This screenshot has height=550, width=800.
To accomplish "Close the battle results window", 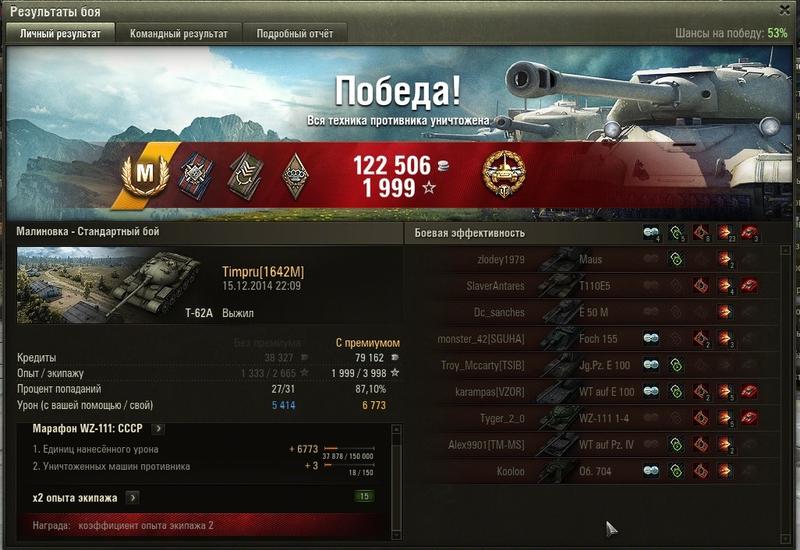I will pos(785,9).
